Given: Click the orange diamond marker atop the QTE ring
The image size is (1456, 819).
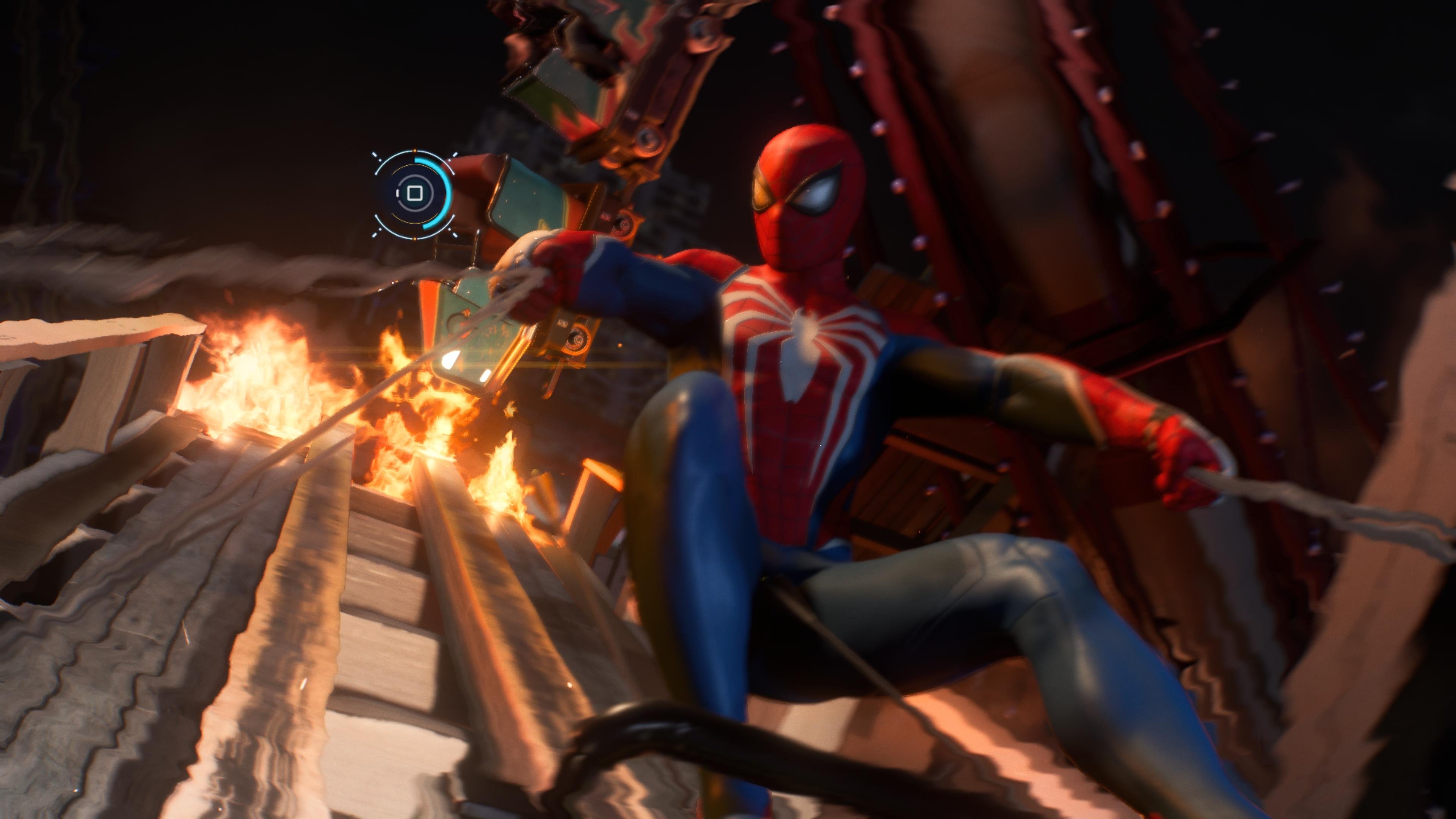Looking at the screenshot, I should coord(414,151).
